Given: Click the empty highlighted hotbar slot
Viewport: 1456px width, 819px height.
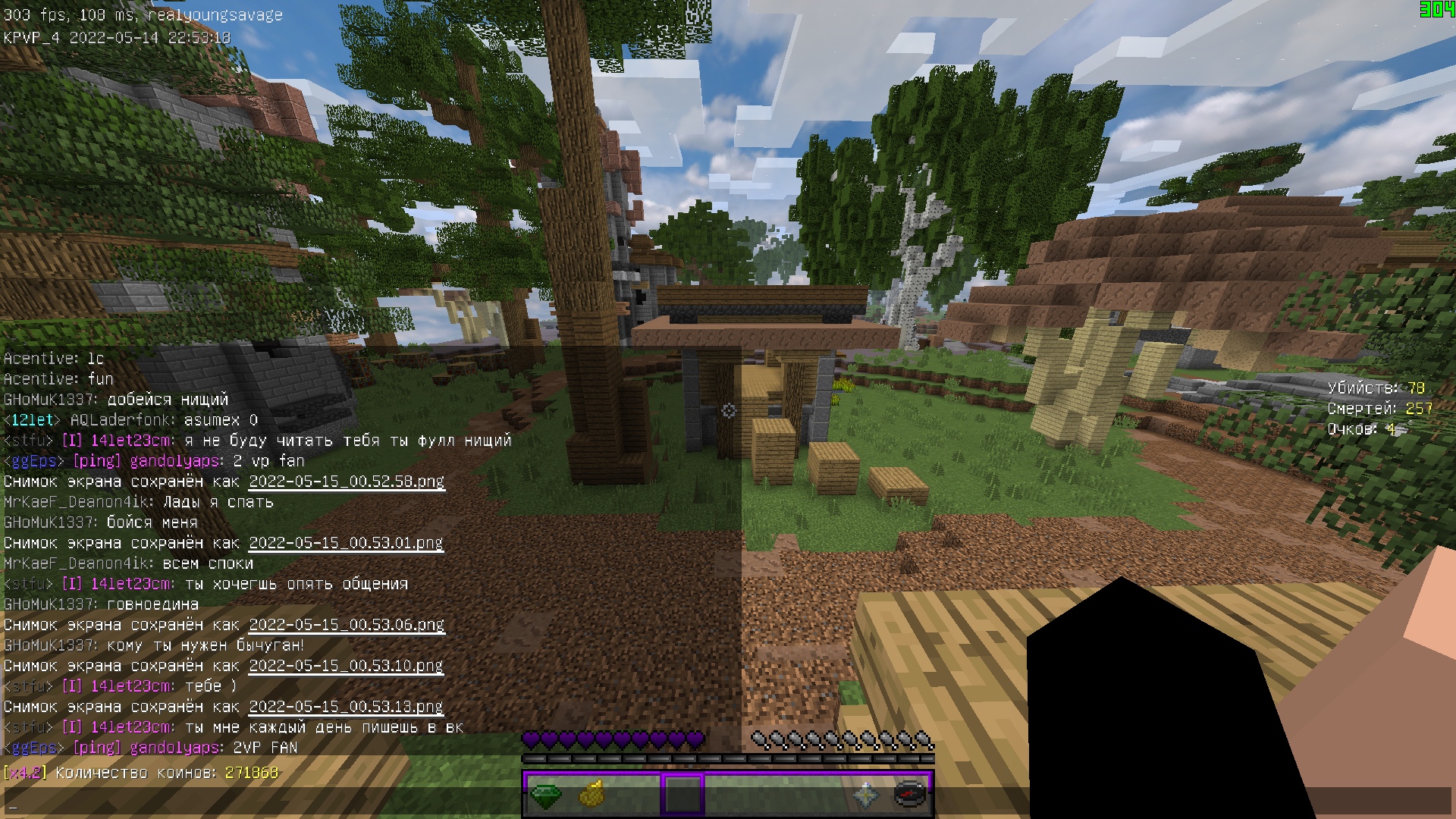Looking at the screenshot, I should coord(684,793).
